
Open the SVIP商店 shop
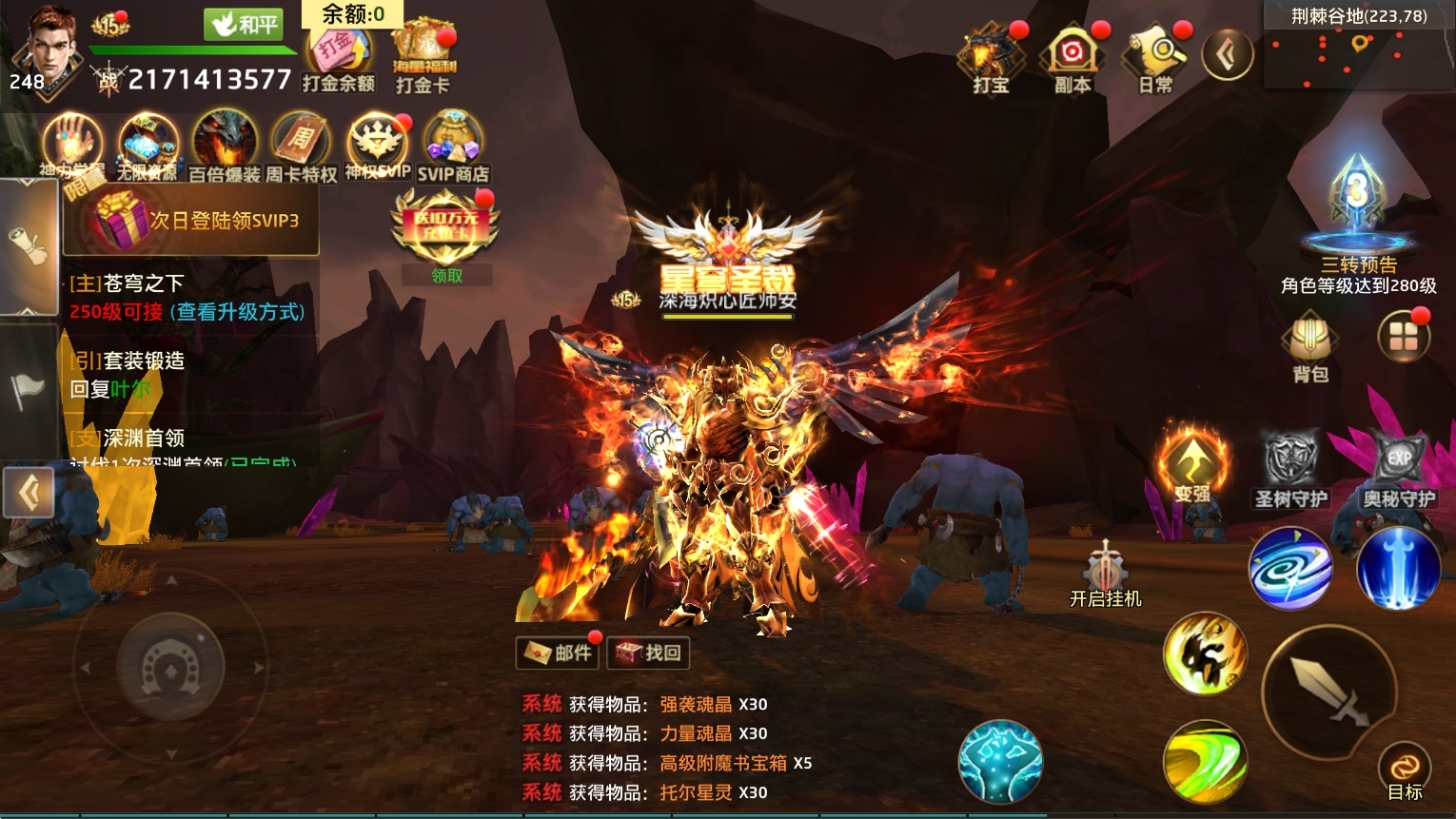point(453,147)
